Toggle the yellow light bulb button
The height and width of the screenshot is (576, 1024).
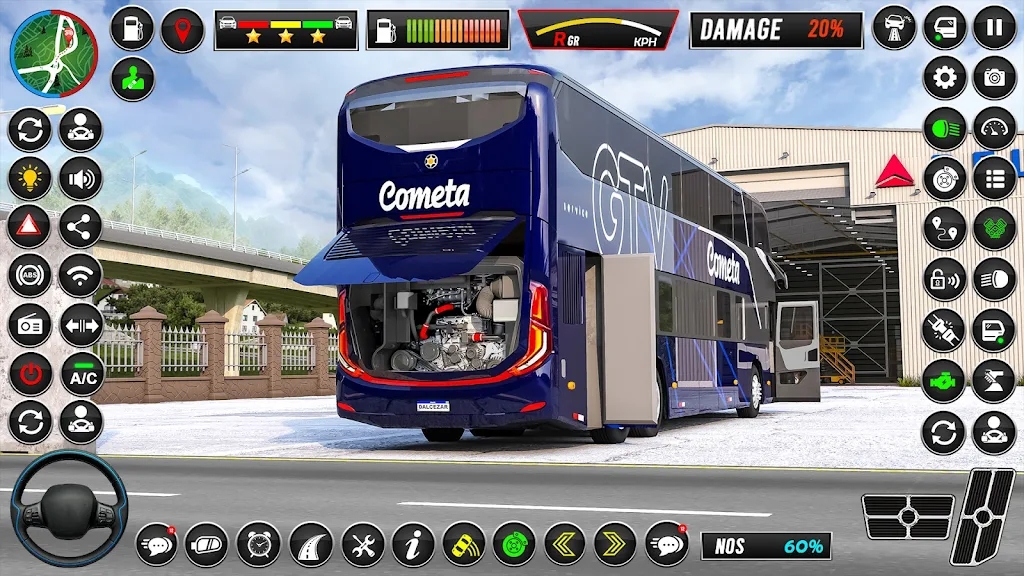[30, 178]
